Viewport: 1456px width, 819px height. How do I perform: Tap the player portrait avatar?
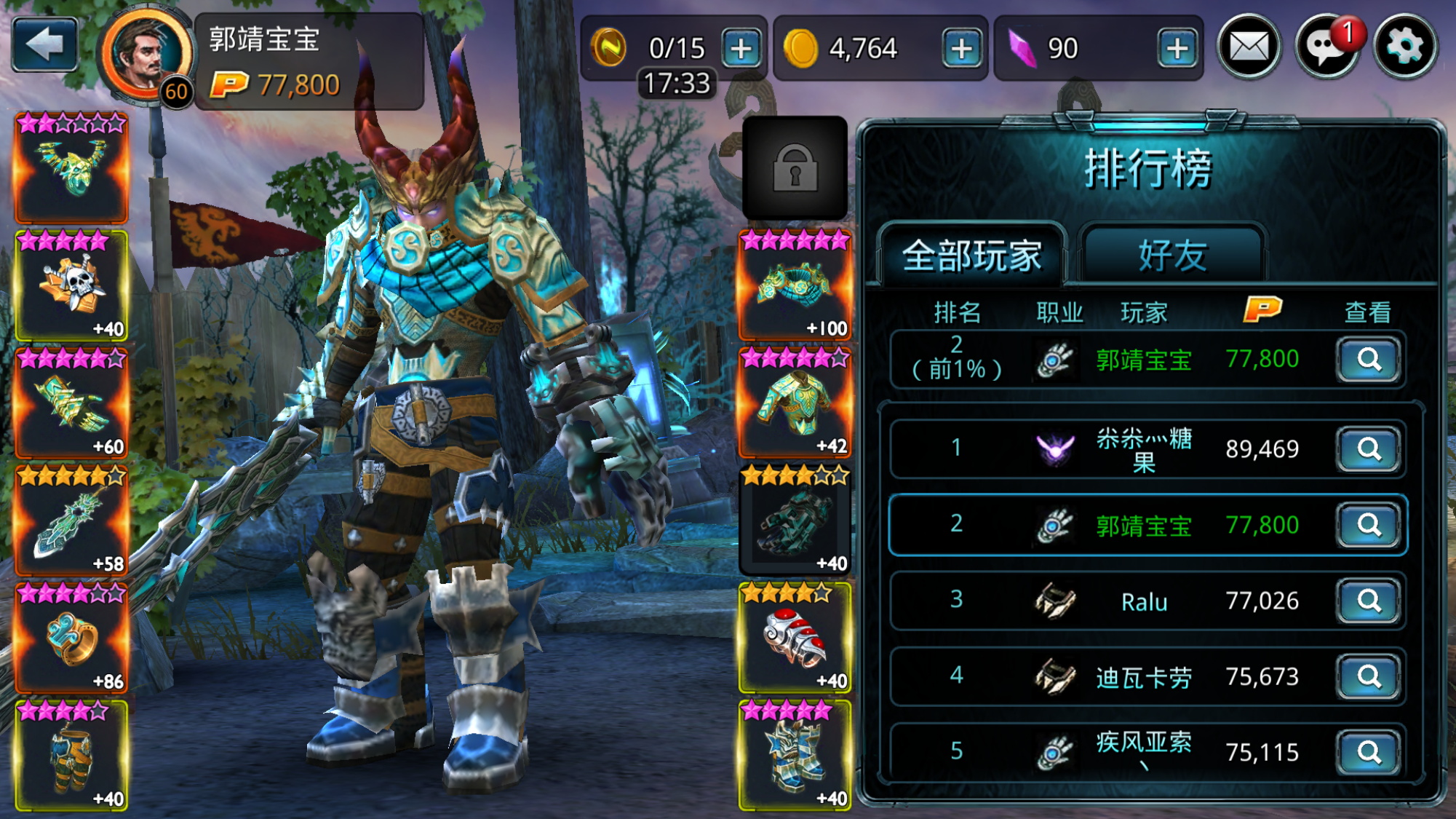click(x=147, y=55)
